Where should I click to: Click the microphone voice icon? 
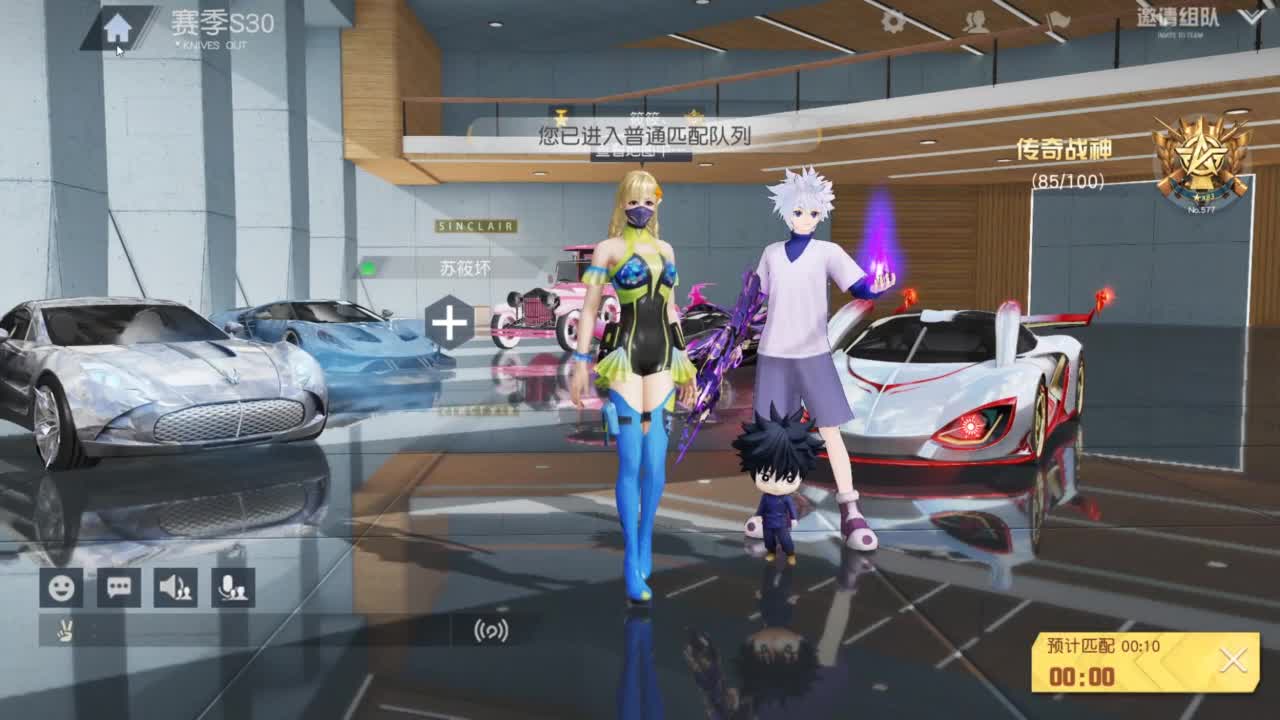click(x=233, y=589)
